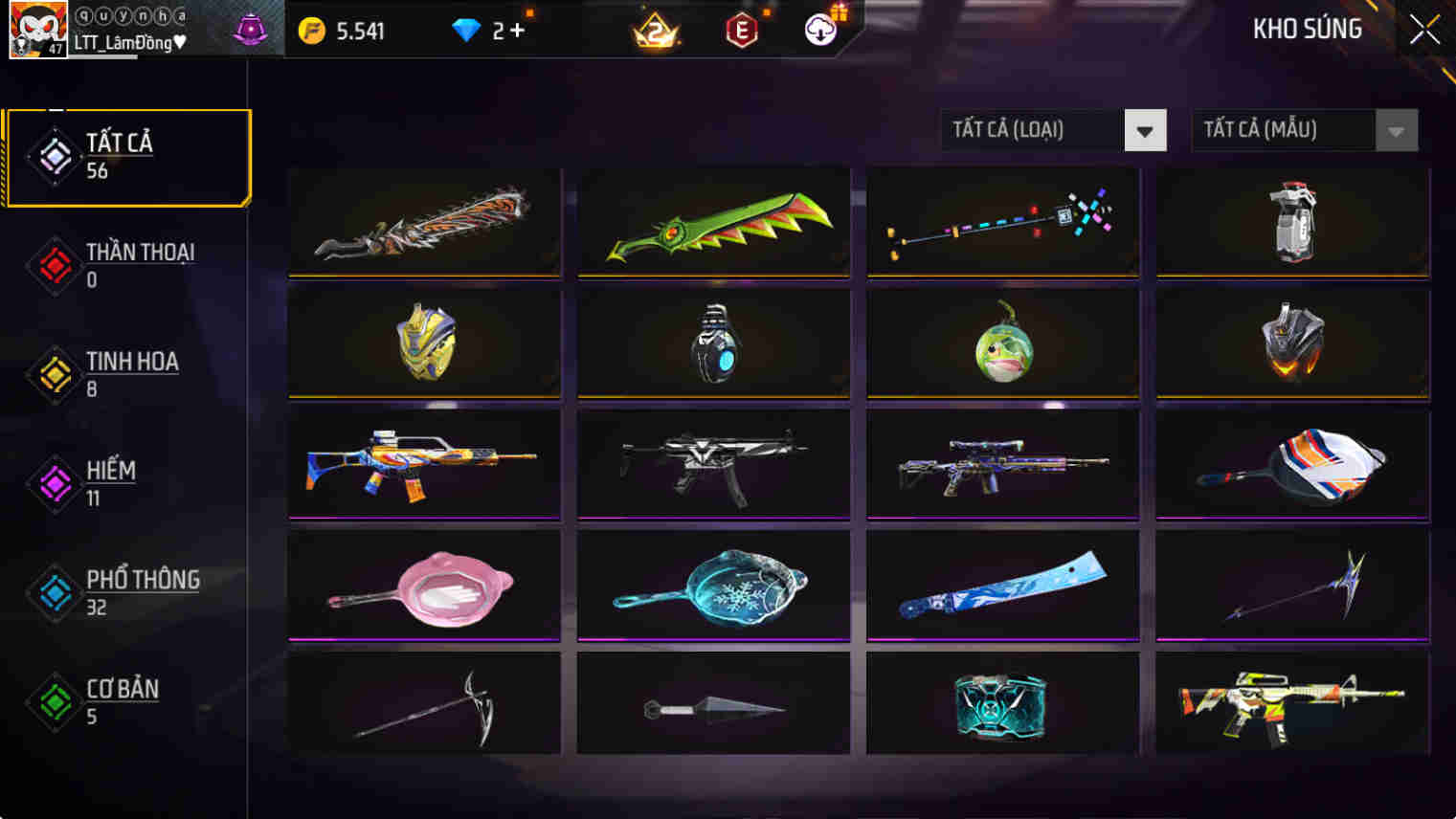Select the blue PHỔ THÔNG rarity icon

(55, 591)
